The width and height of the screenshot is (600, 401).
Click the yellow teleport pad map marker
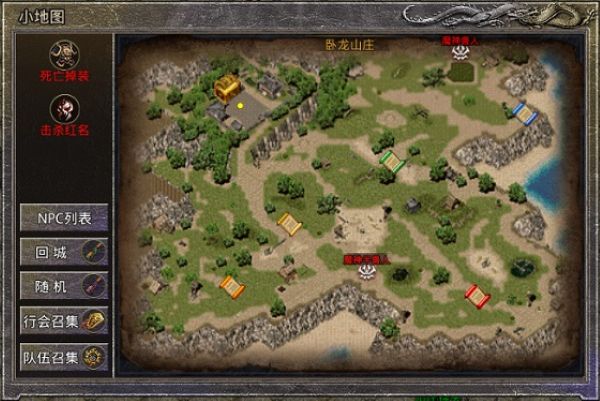[289, 224]
